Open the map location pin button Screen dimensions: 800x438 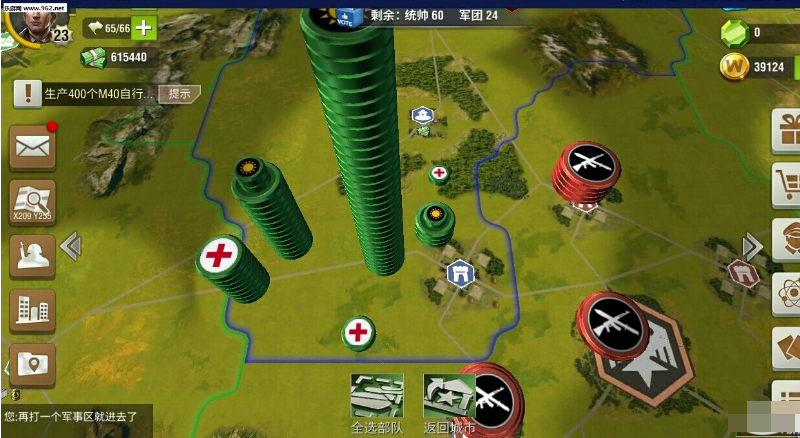pos(32,366)
